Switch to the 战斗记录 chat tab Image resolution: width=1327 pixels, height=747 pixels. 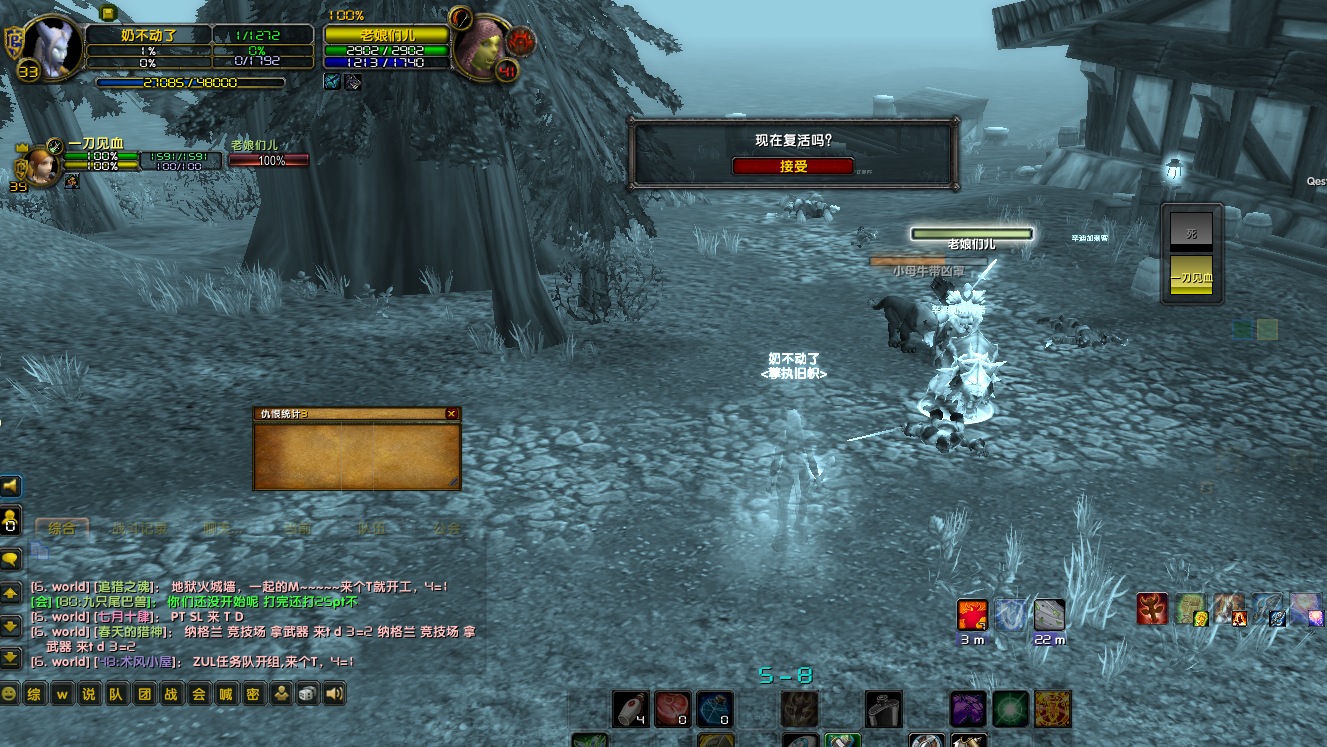click(139, 529)
